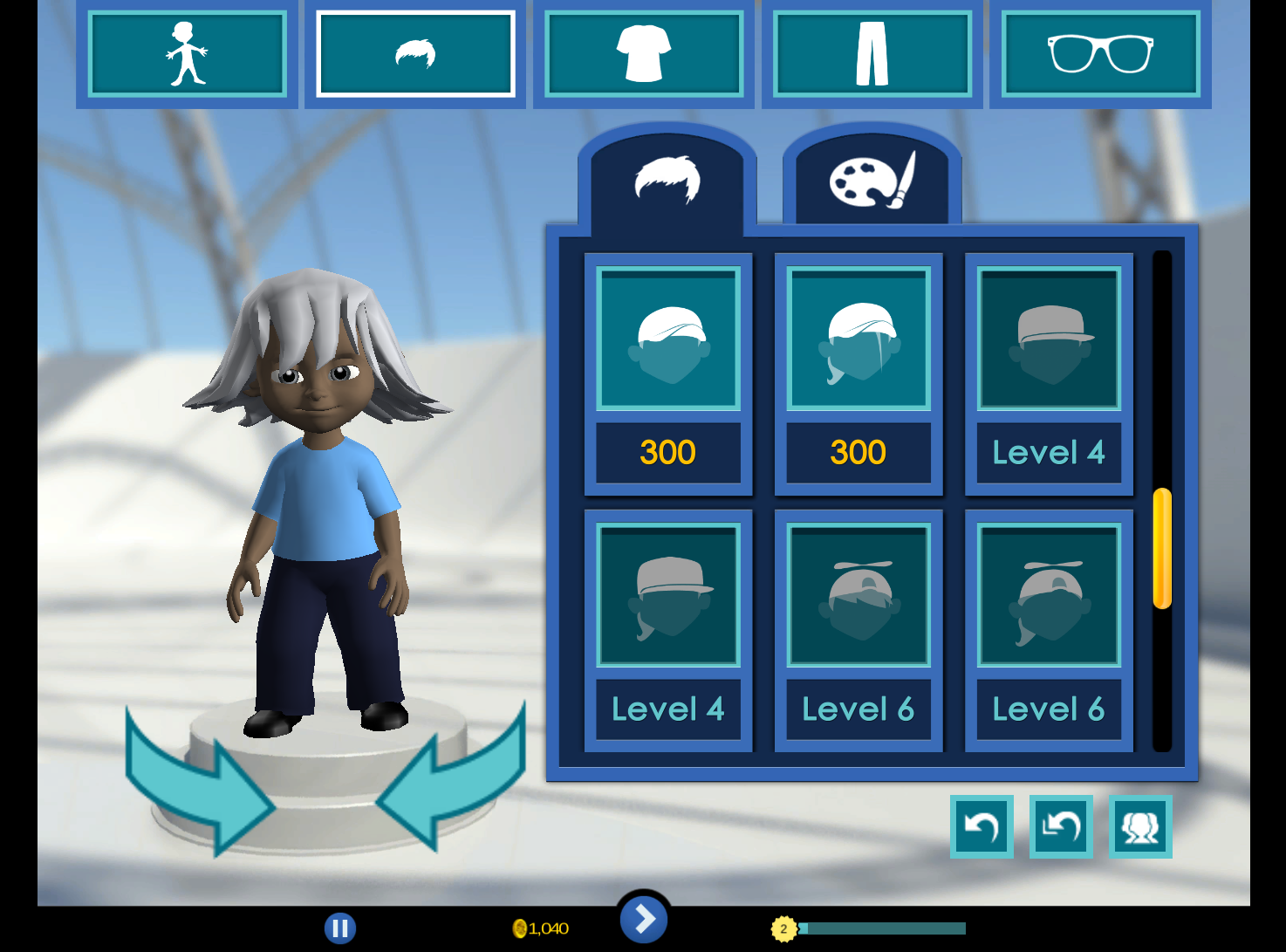This screenshot has height=952, width=1286.
Task: Open the hair silhouettes button
Action: pos(1140,826)
